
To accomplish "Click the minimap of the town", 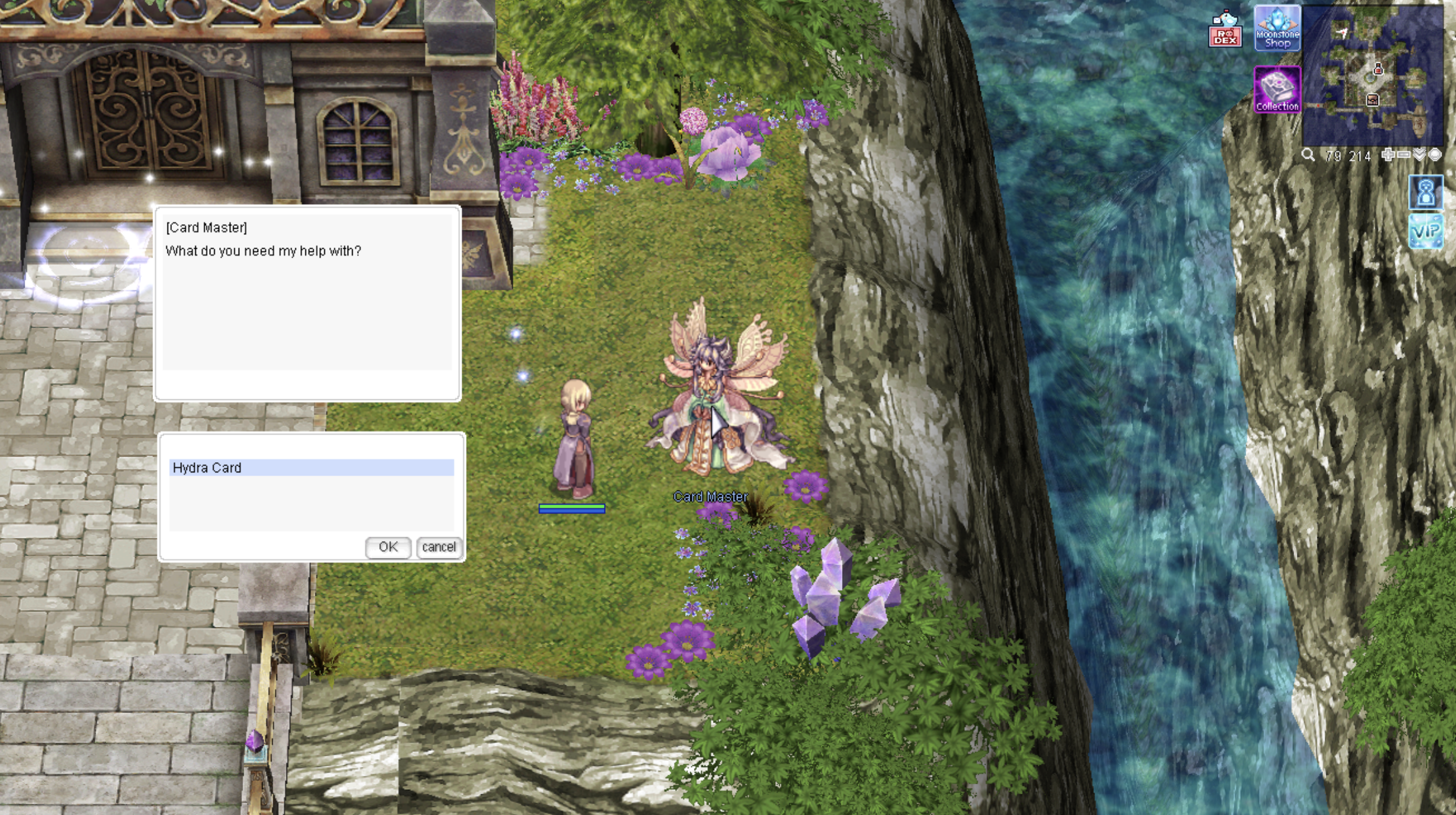I will [x=1373, y=76].
